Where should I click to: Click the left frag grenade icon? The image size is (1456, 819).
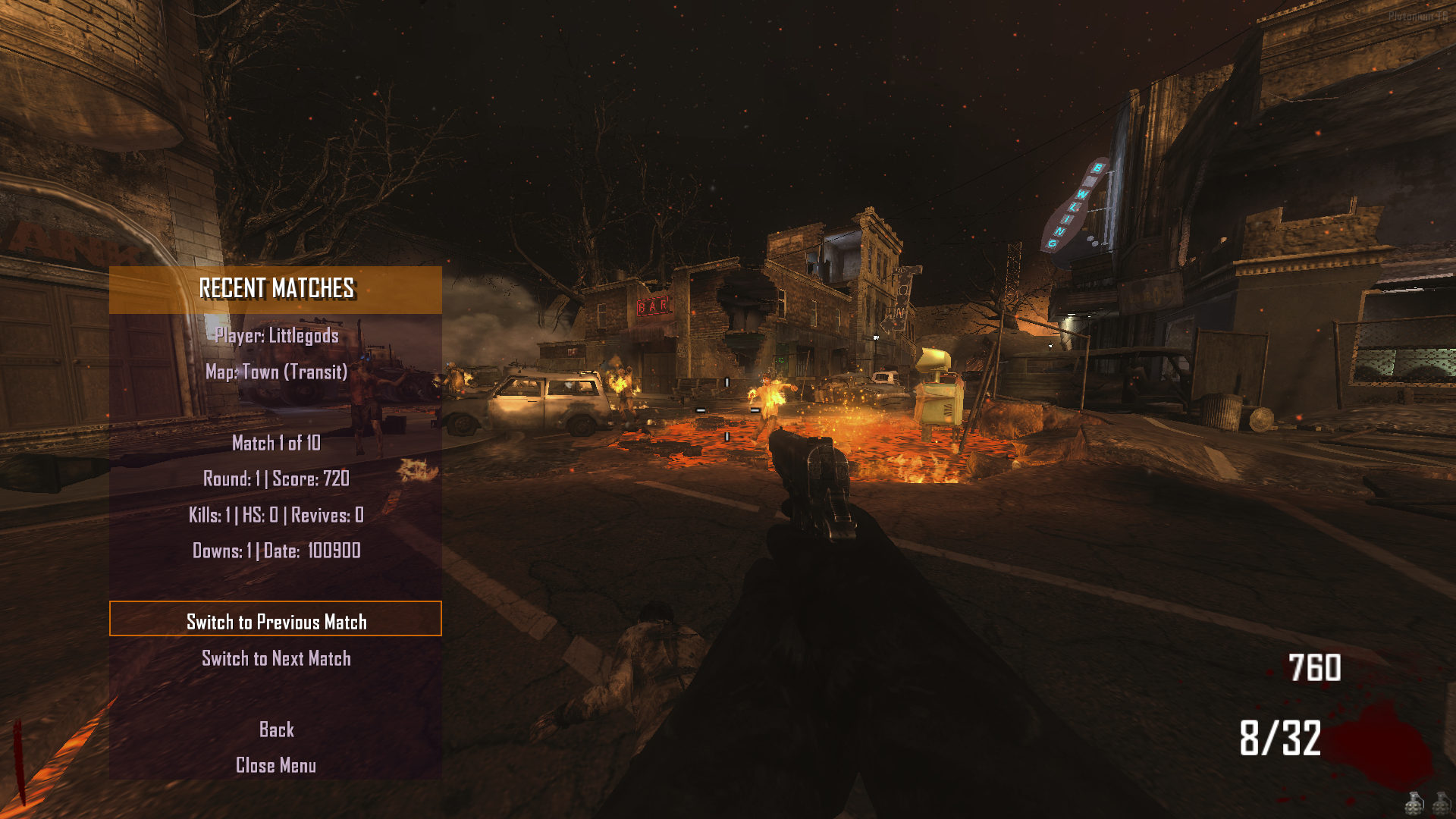pyautogui.click(x=1414, y=804)
